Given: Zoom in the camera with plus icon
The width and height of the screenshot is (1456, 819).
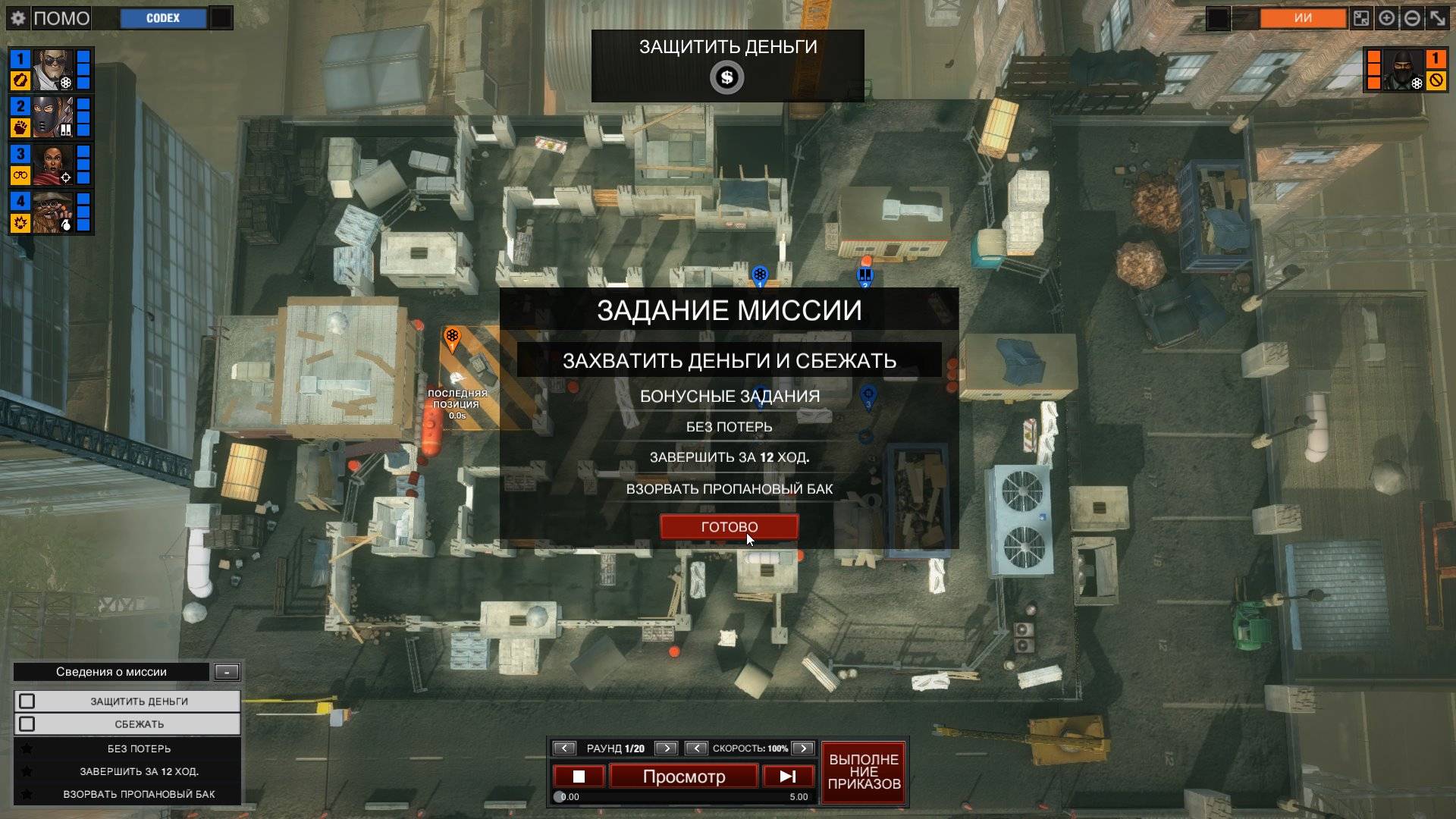Looking at the screenshot, I should pos(1386,18).
